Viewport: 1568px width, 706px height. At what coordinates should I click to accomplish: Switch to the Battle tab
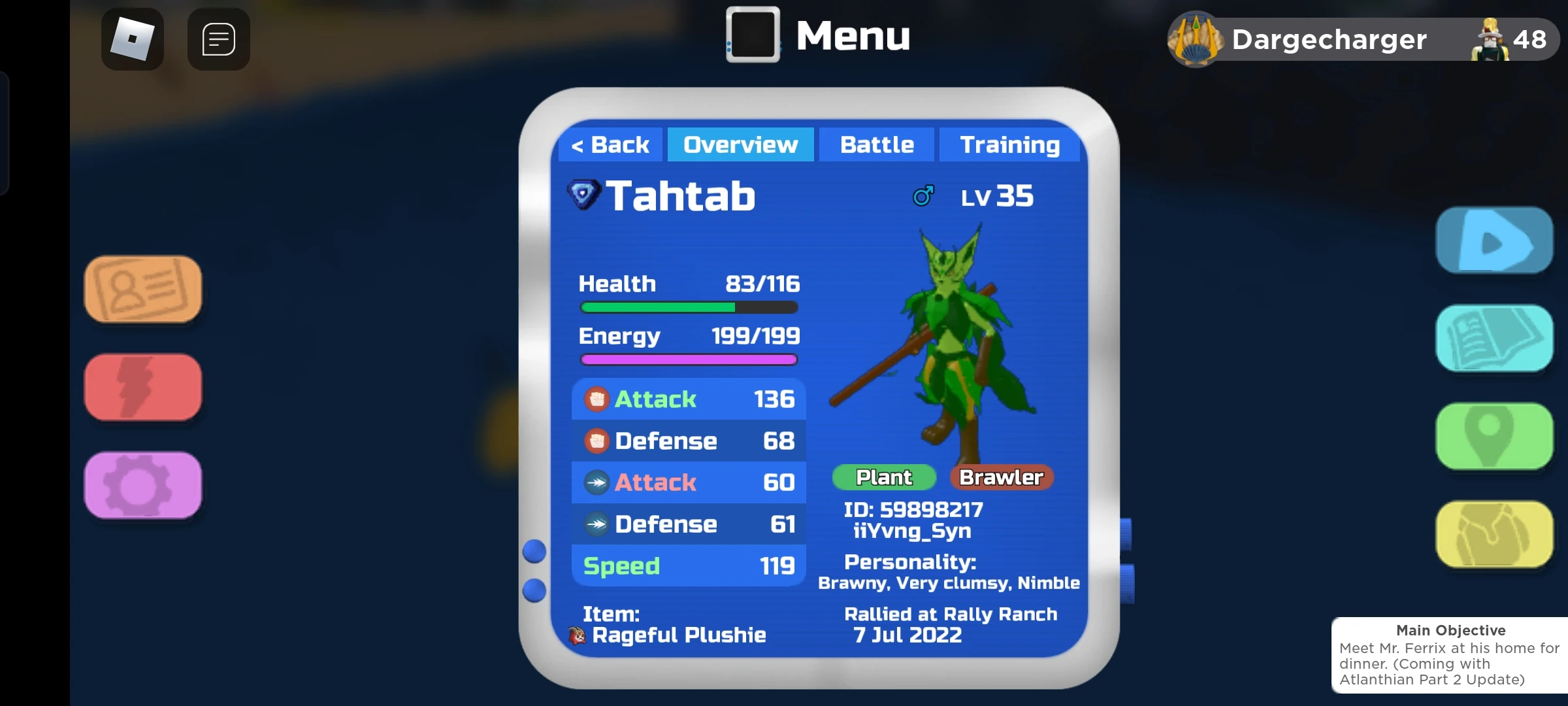point(876,144)
